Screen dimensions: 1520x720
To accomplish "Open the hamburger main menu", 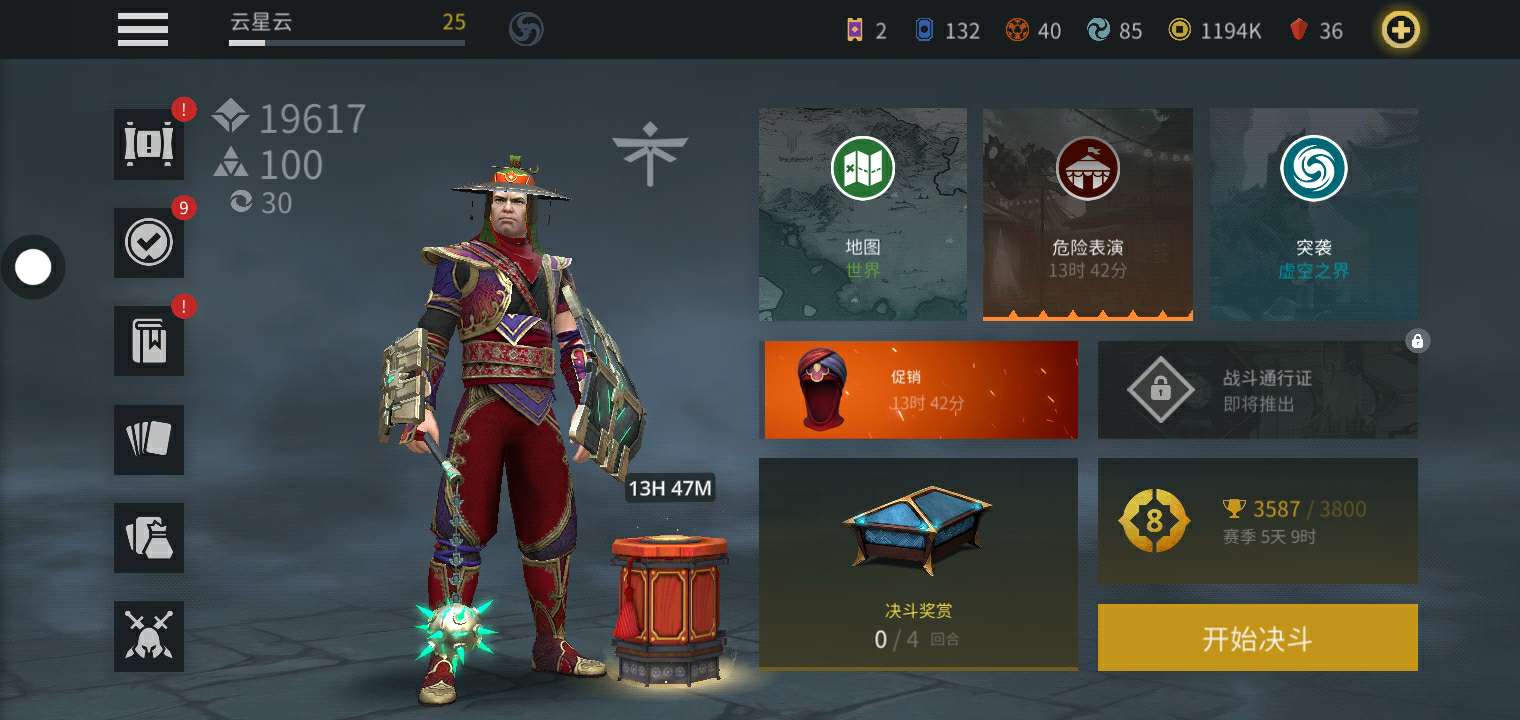I will click(x=143, y=28).
